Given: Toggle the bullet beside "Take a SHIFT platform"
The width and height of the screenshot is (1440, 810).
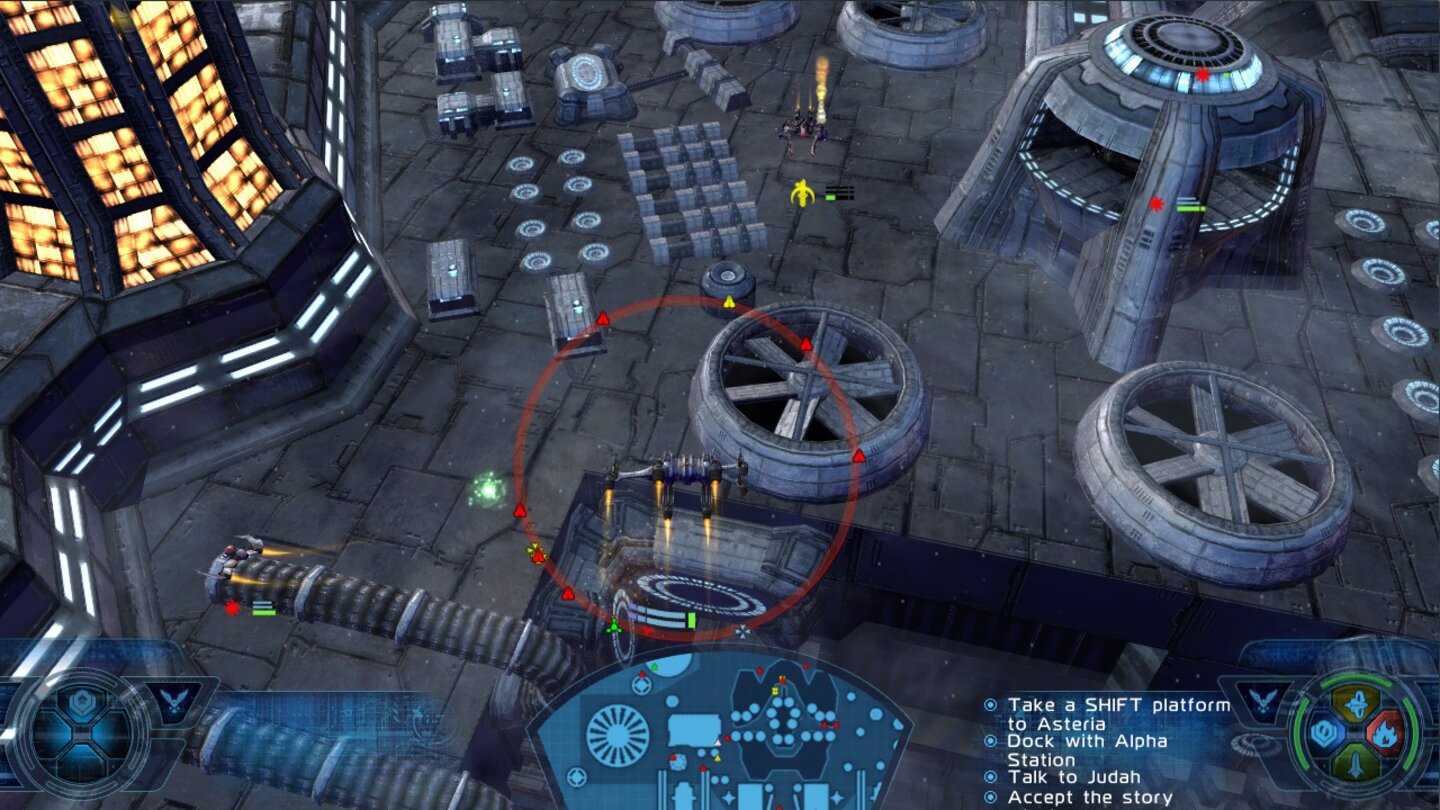Looking at the screenshot, I should [991, 703].
